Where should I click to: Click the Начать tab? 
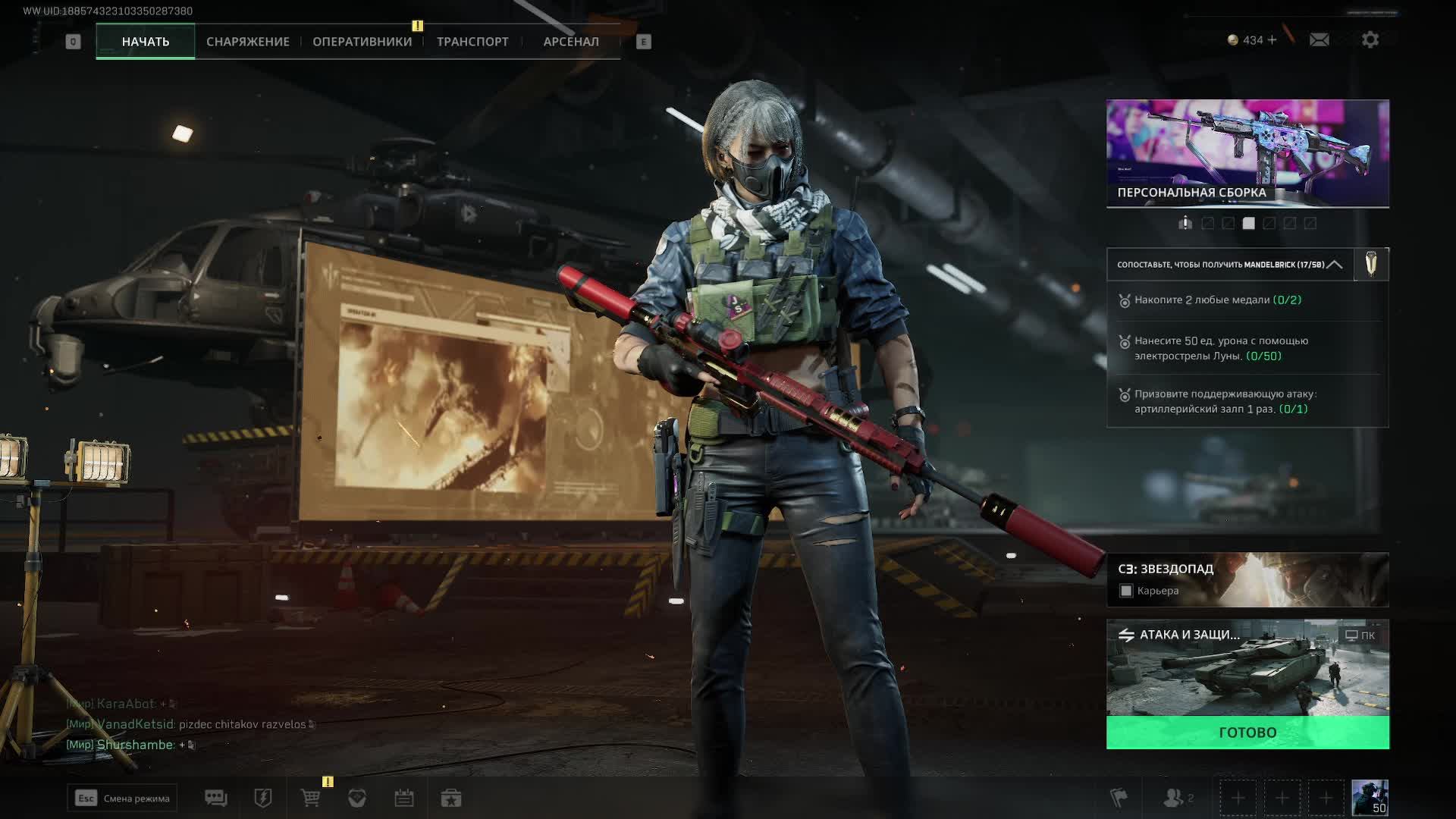point(146,42)
